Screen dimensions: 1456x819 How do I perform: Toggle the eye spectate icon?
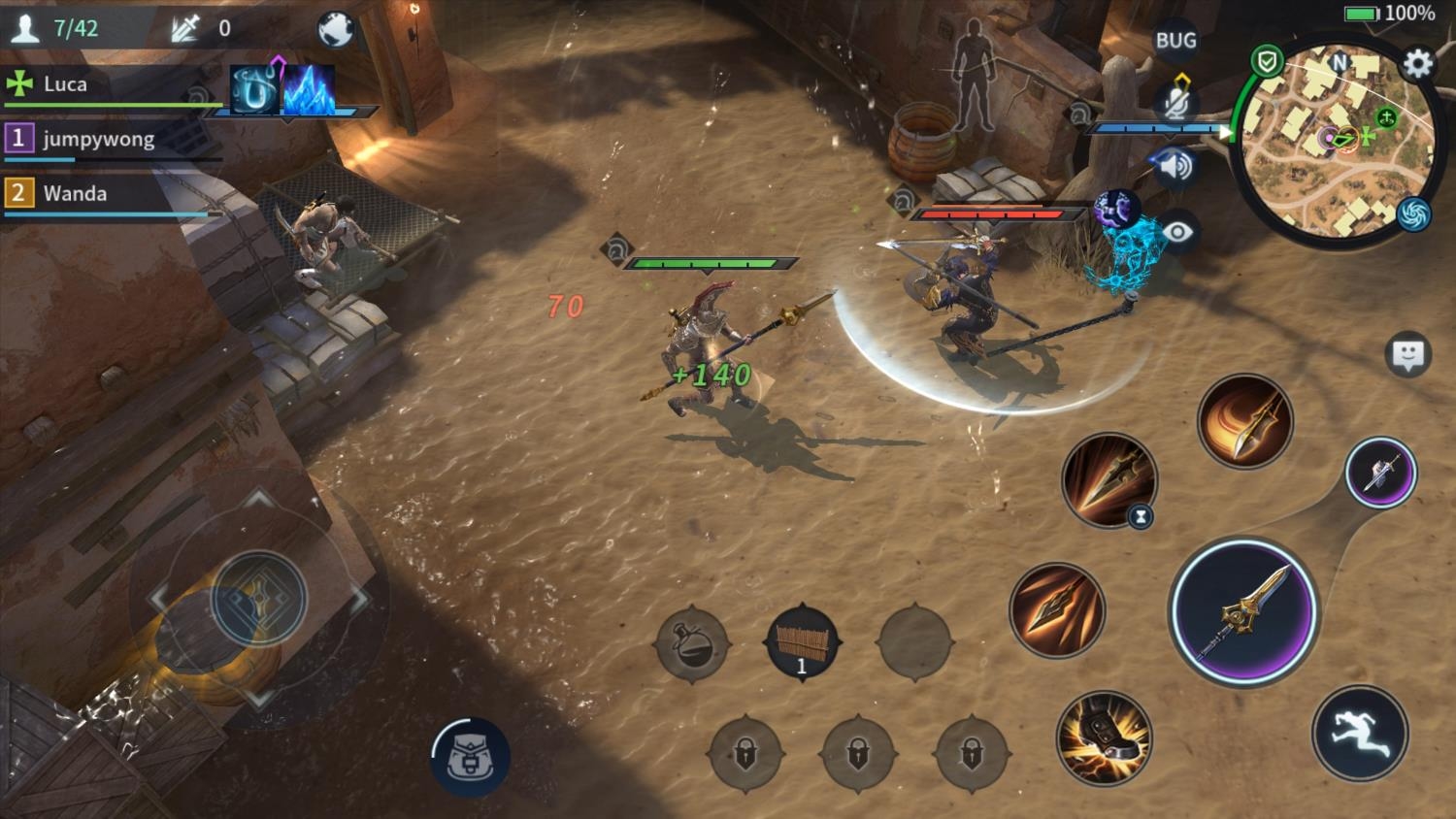click(1176, 232)
